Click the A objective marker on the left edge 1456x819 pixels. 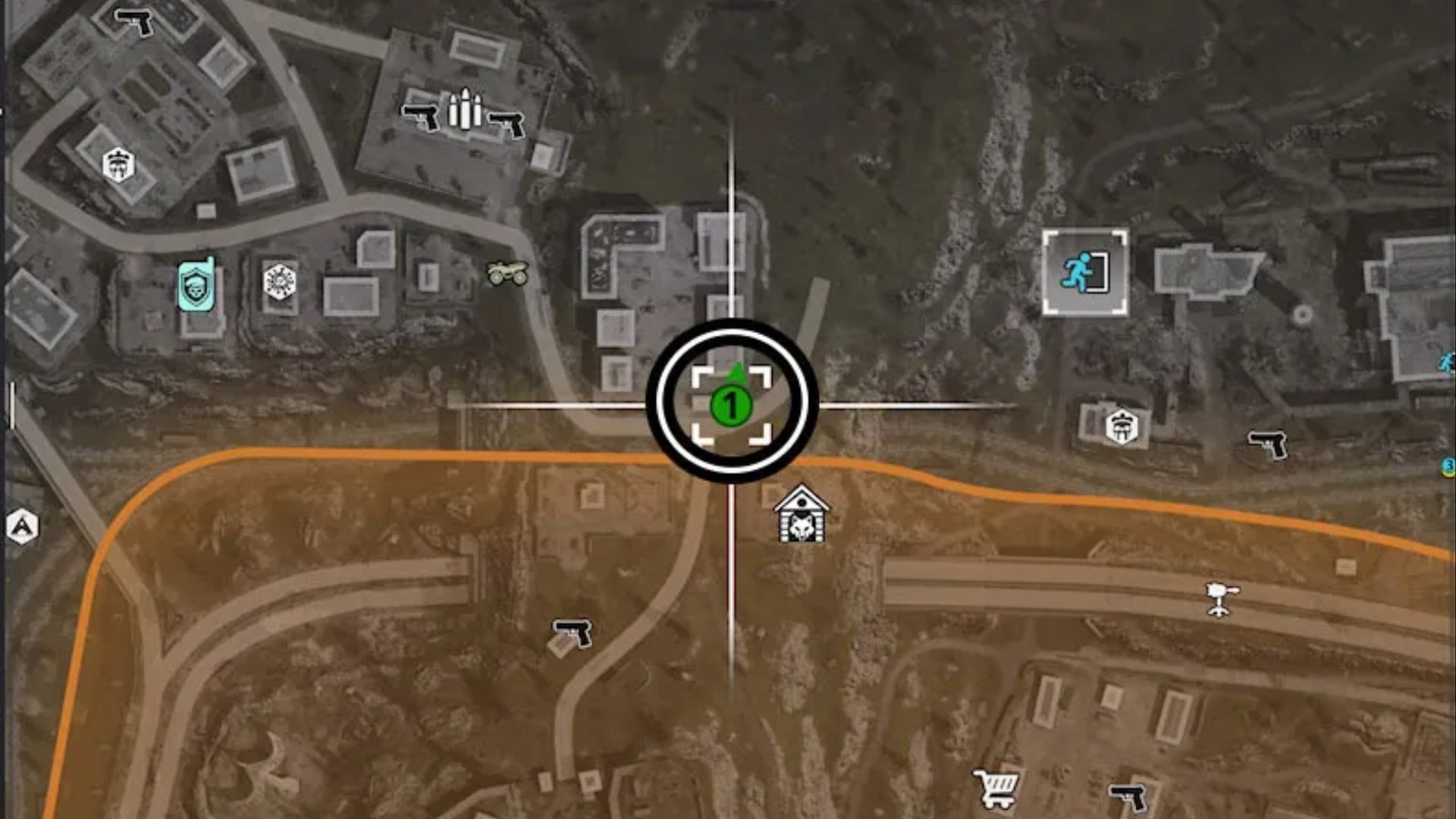click(x=21, y=524)
